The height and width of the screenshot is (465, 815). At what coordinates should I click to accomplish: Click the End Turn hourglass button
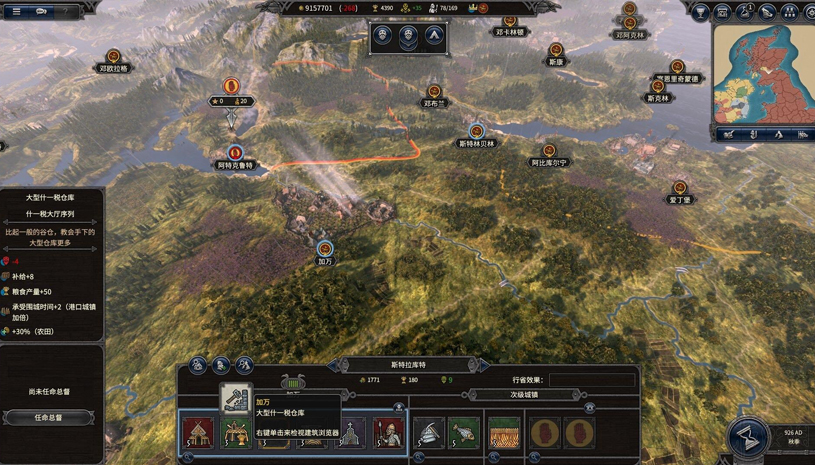(748, 438)
